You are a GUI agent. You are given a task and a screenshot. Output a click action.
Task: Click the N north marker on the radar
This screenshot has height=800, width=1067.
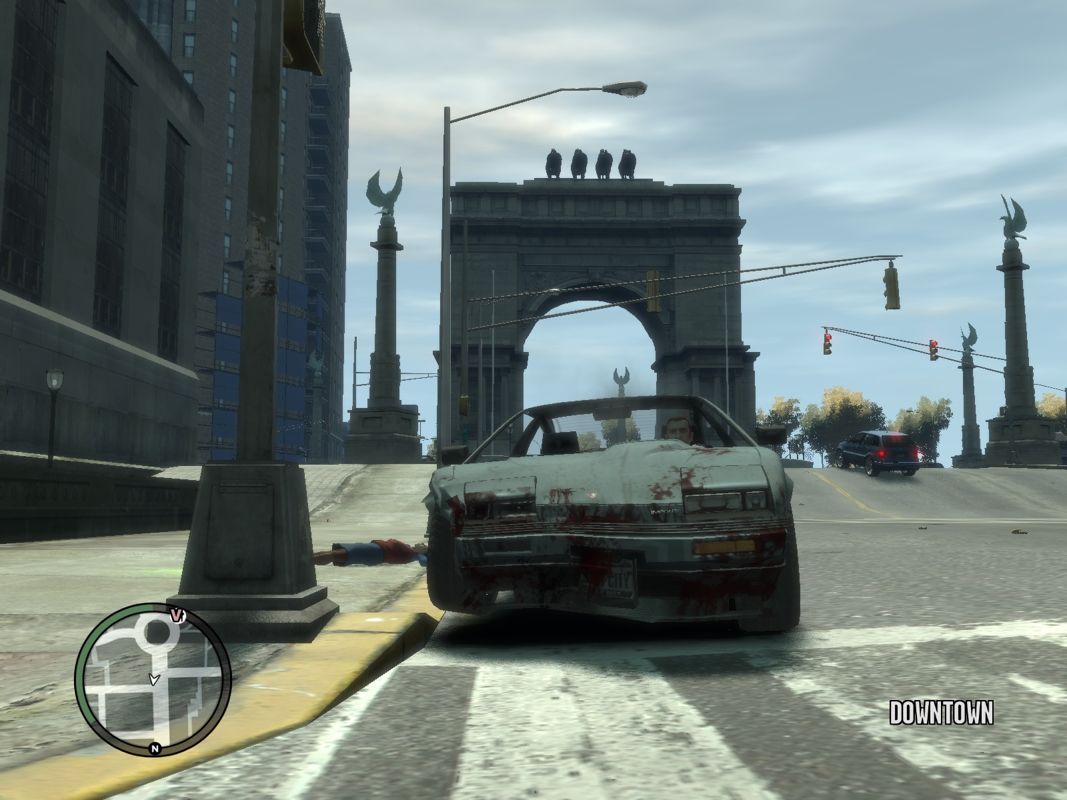click(x=154, y=747)
